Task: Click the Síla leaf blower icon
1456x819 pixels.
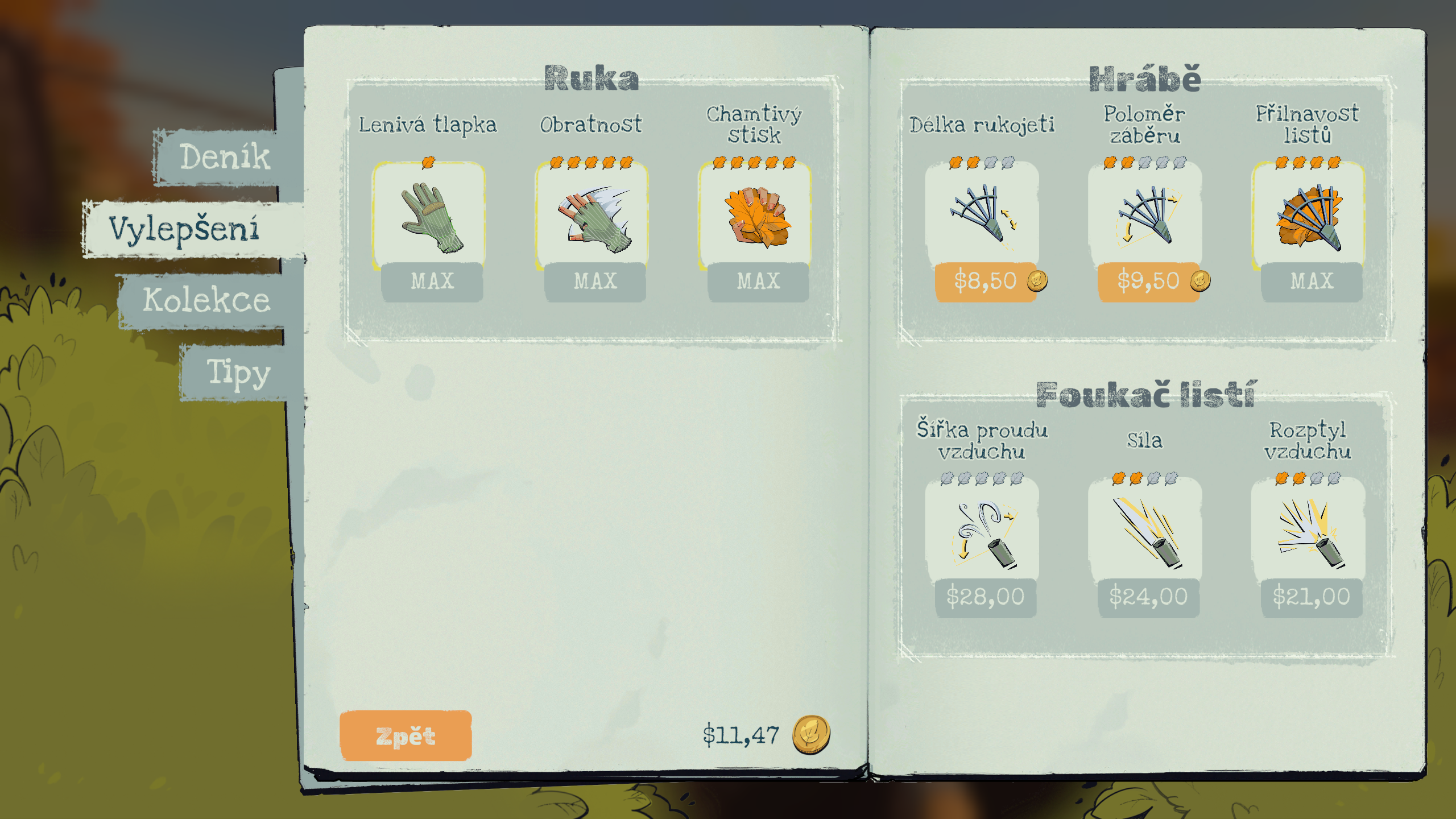Action: coord(1146,532)
